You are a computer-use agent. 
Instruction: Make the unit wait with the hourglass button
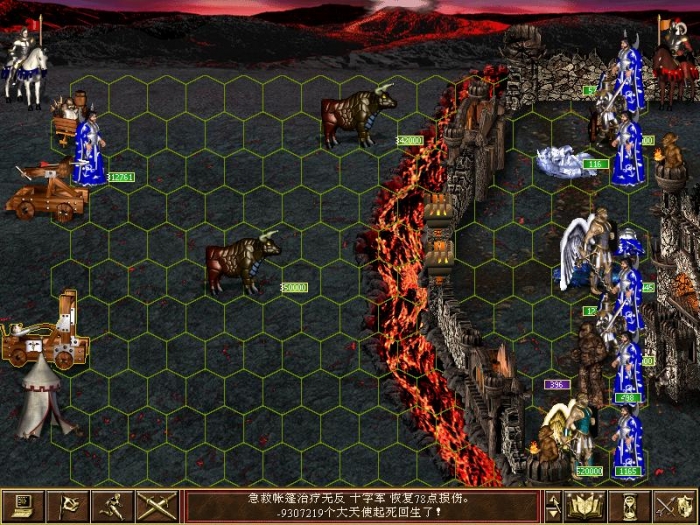click(x=631, y=506)
